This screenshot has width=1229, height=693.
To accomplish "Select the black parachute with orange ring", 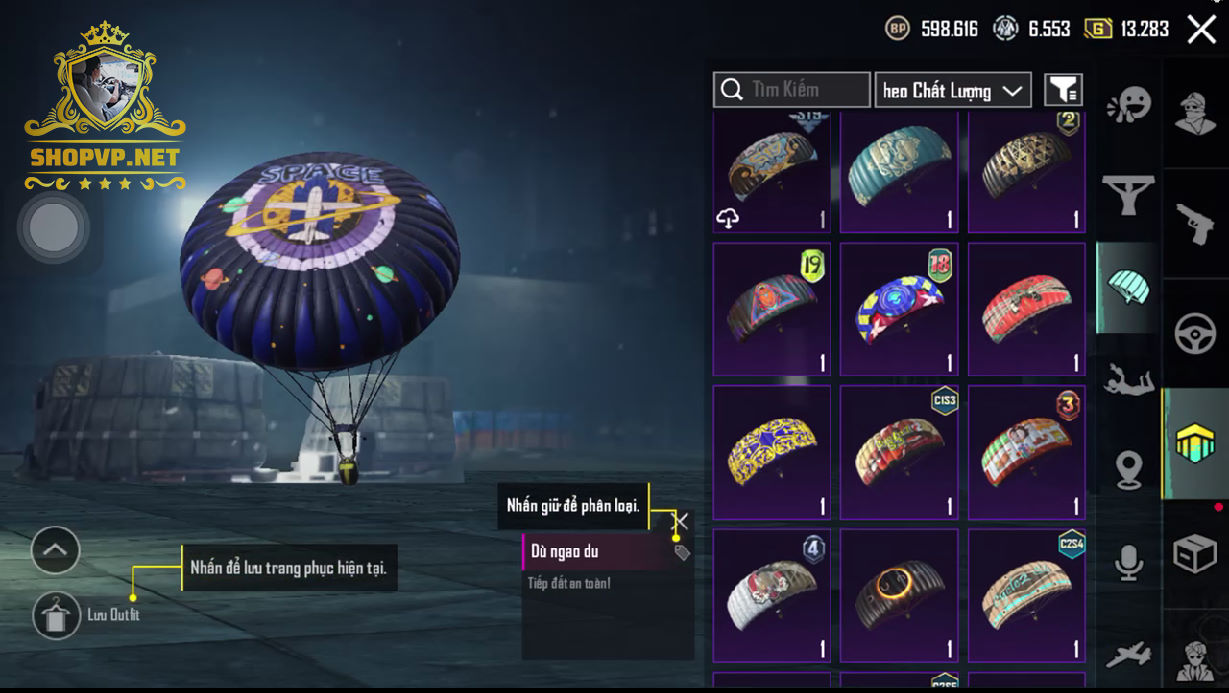I will point(899,595).
